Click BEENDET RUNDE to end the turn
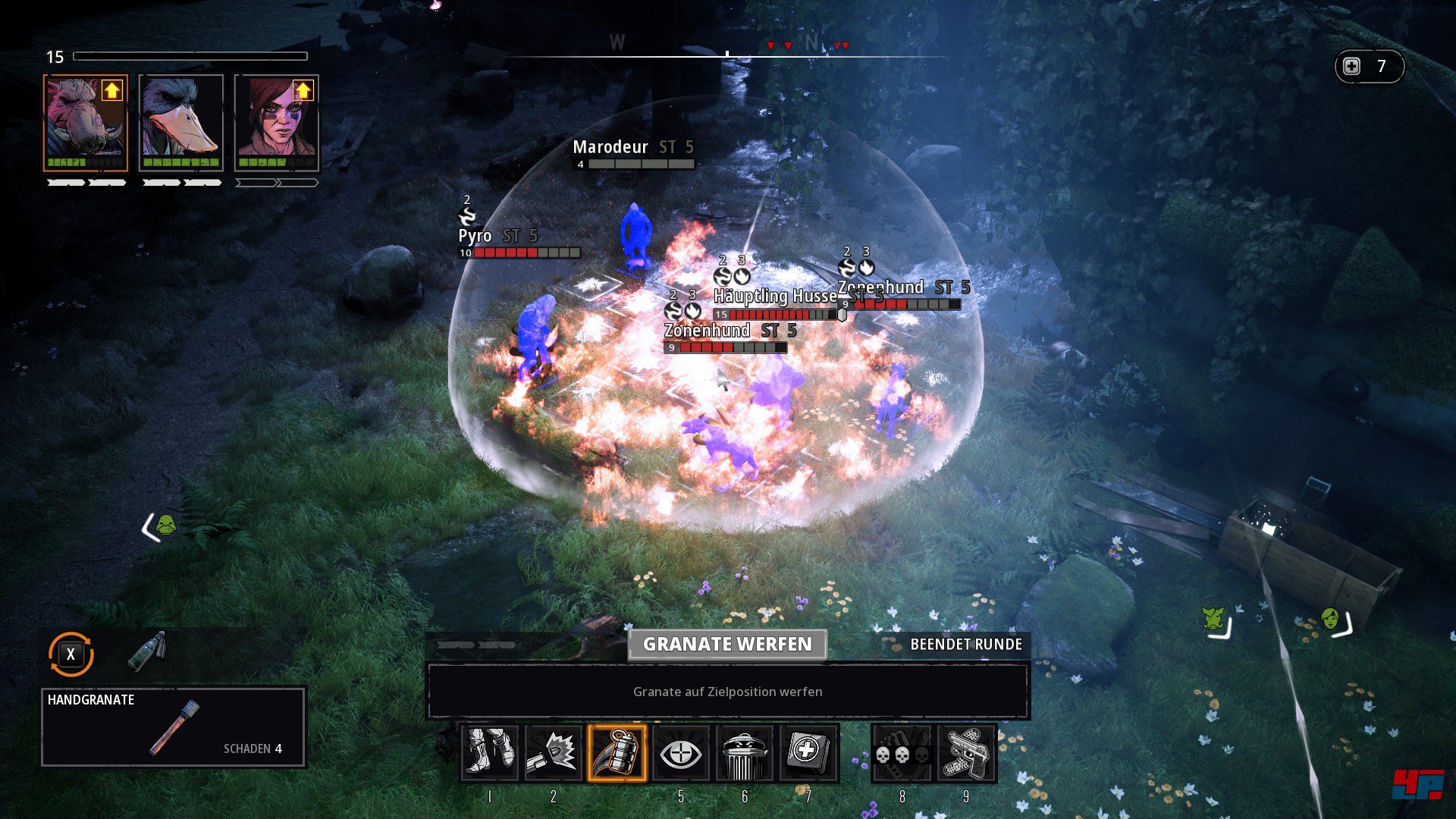This screenshot has height=819, width=1456. (965, 645)
